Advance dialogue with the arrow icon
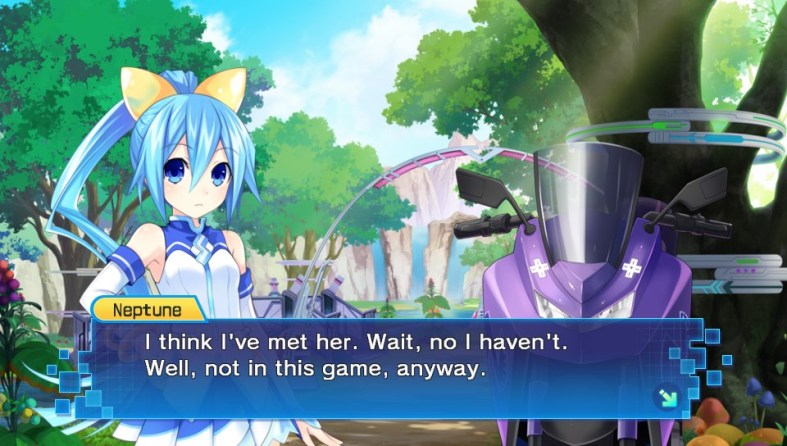 point(666,397)
